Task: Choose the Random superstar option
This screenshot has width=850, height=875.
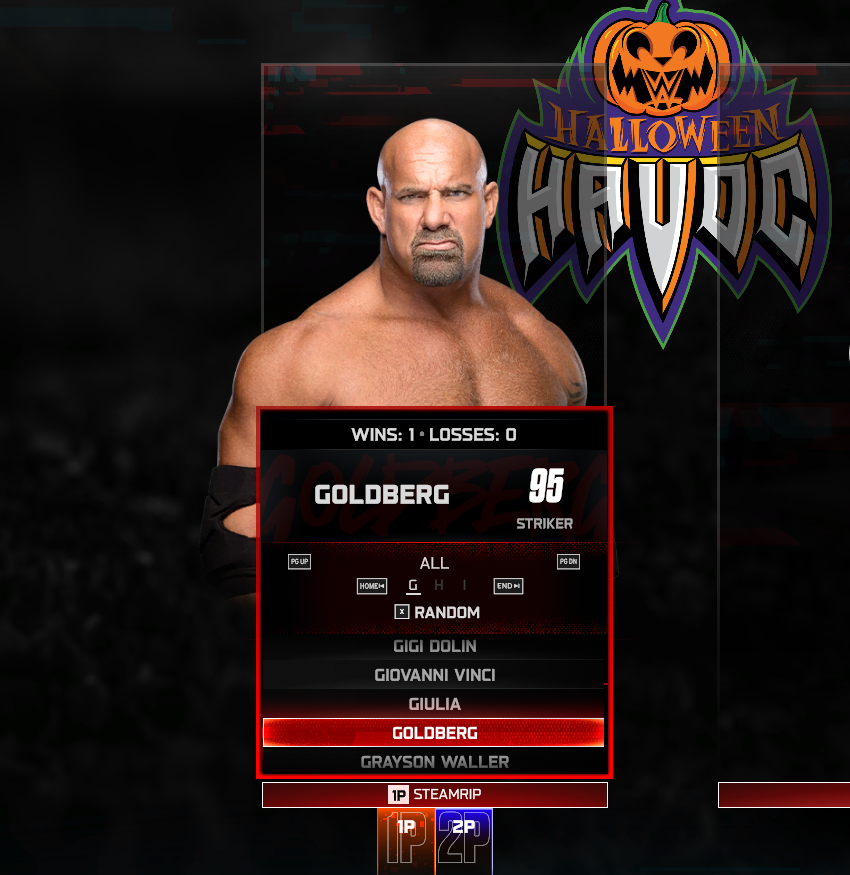Action: pos(437,612)
